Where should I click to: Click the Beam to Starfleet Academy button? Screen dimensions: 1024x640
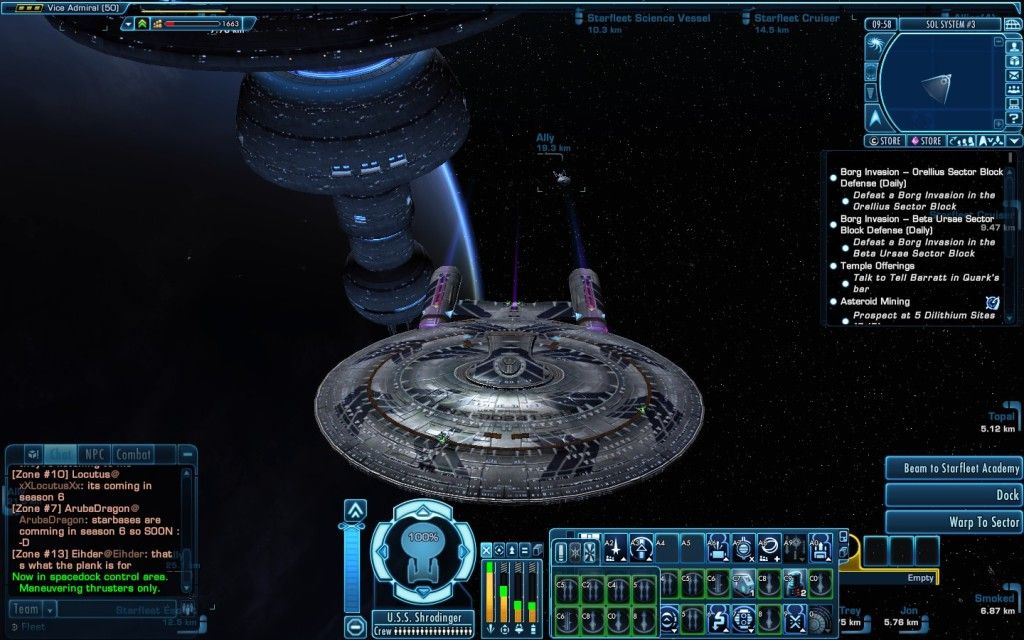[x=952, y=468]
